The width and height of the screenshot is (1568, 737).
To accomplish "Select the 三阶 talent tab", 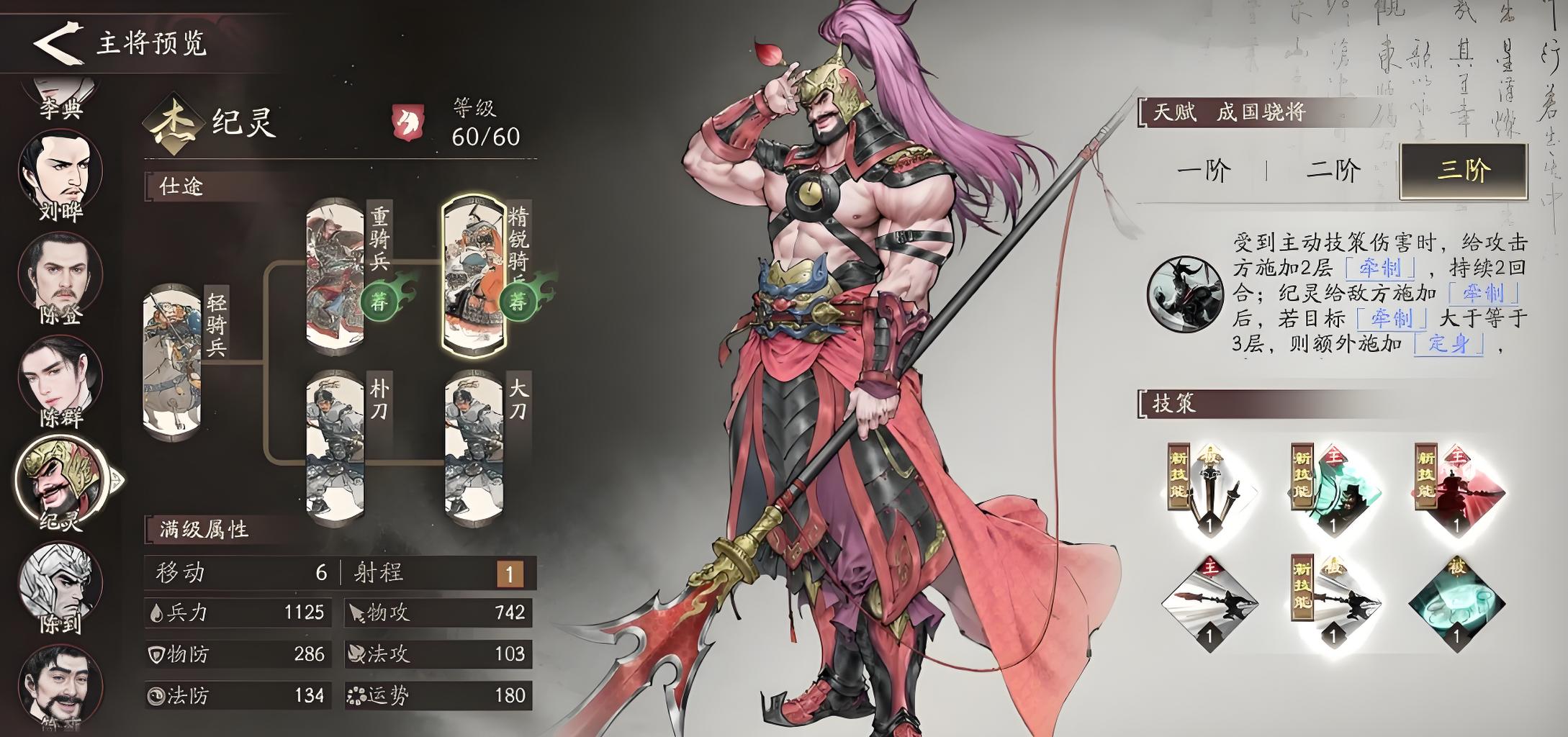I will tap(1463, 171).
